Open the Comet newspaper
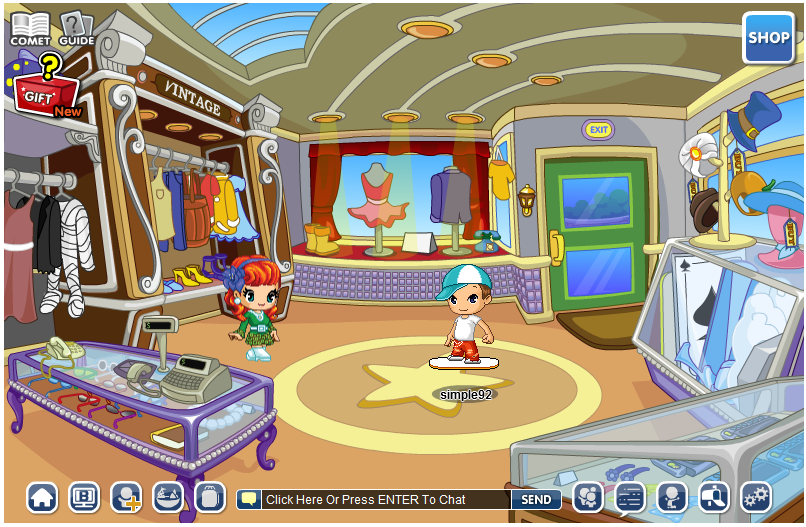This screenshot has width=806, height=527. (30, 28)
